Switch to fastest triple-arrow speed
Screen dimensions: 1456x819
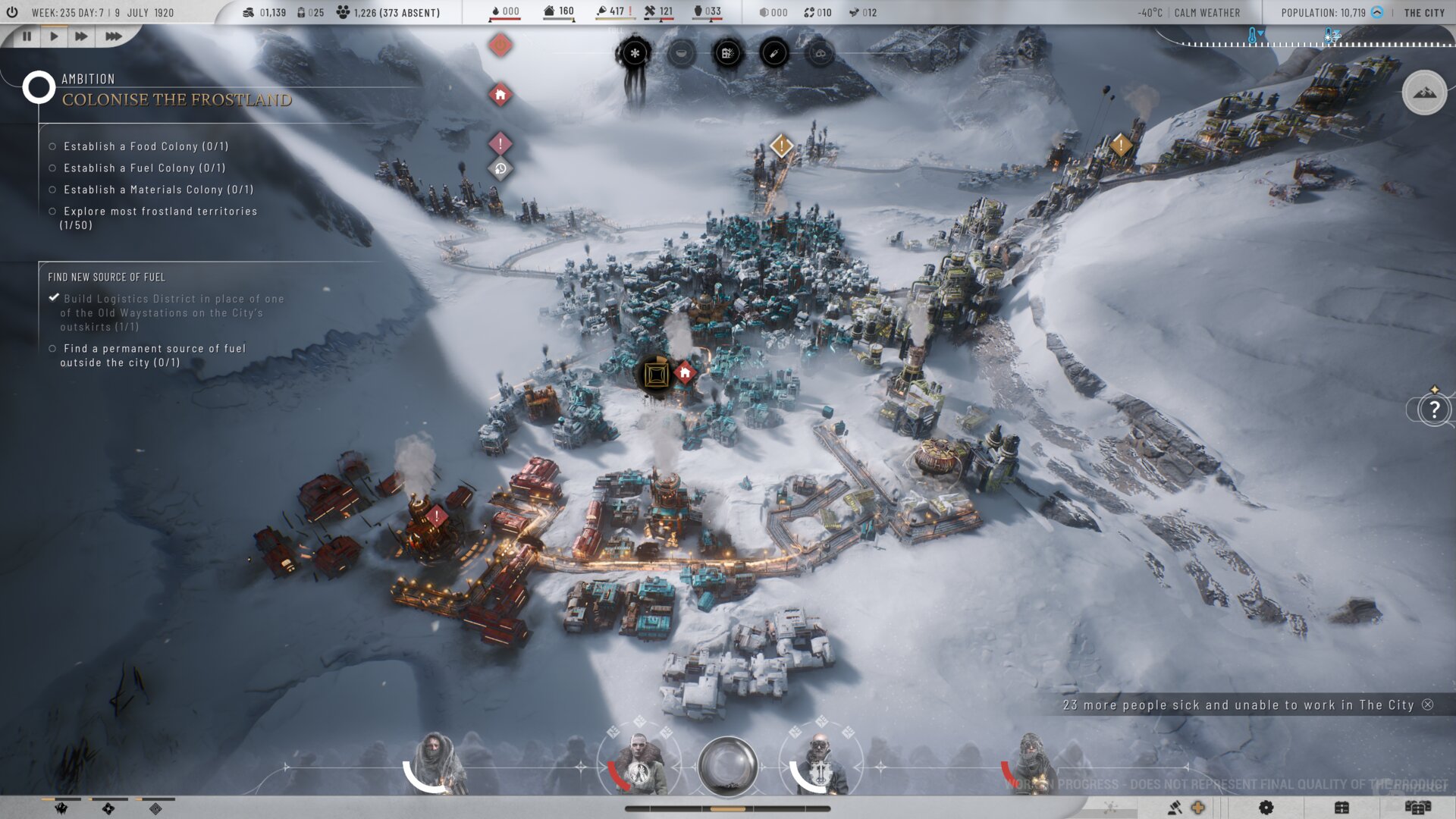point(113,36)
